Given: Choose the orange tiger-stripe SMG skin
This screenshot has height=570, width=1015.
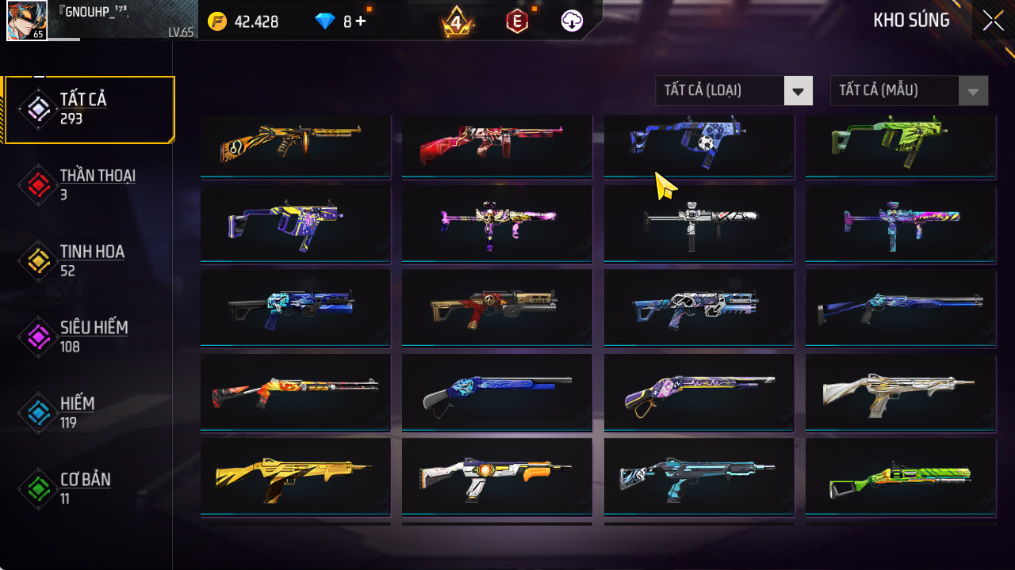Looking at the screenshot, I should (295, 145).
